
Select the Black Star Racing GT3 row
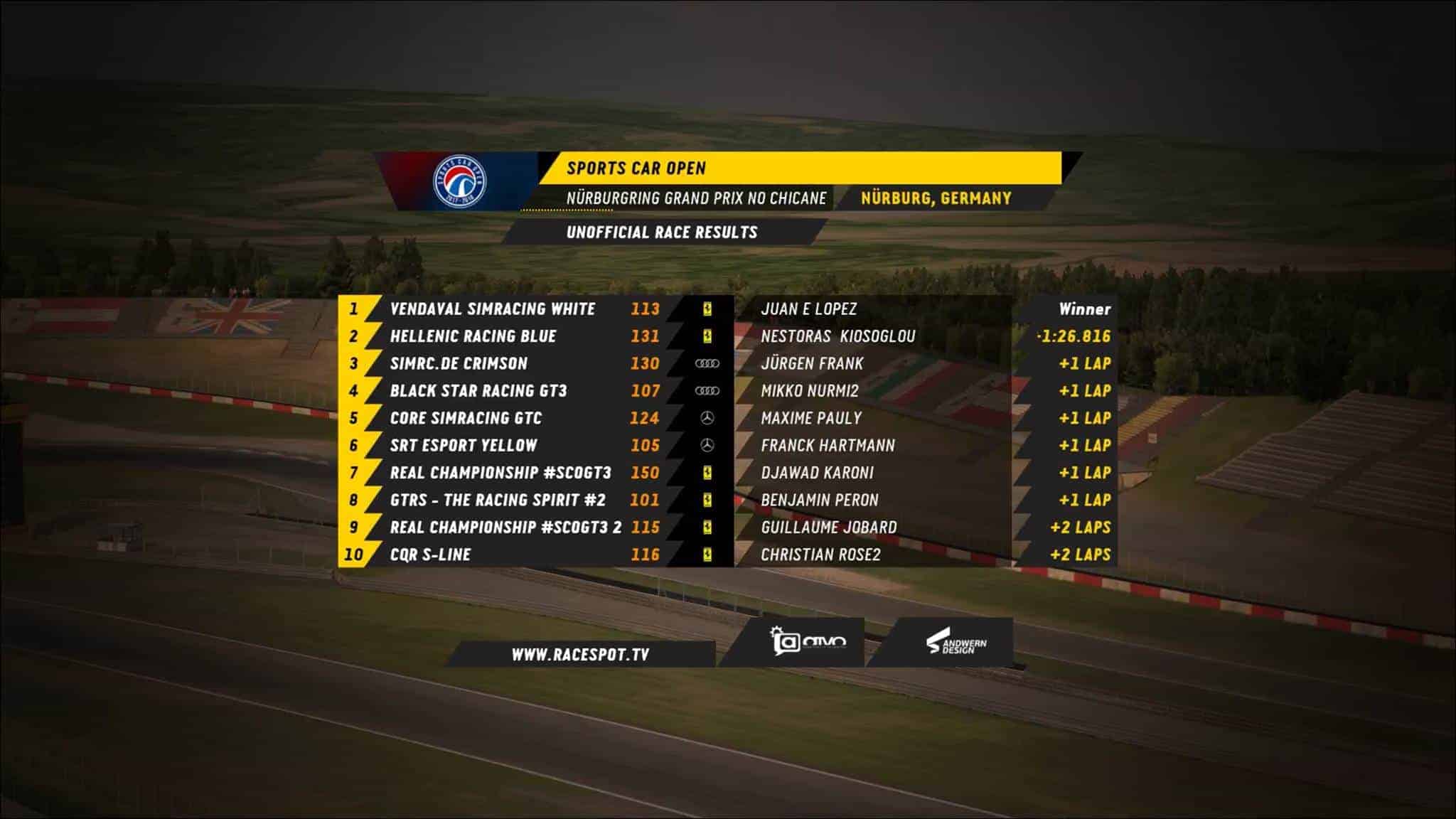pyautogui.click(x=478, y=391)
